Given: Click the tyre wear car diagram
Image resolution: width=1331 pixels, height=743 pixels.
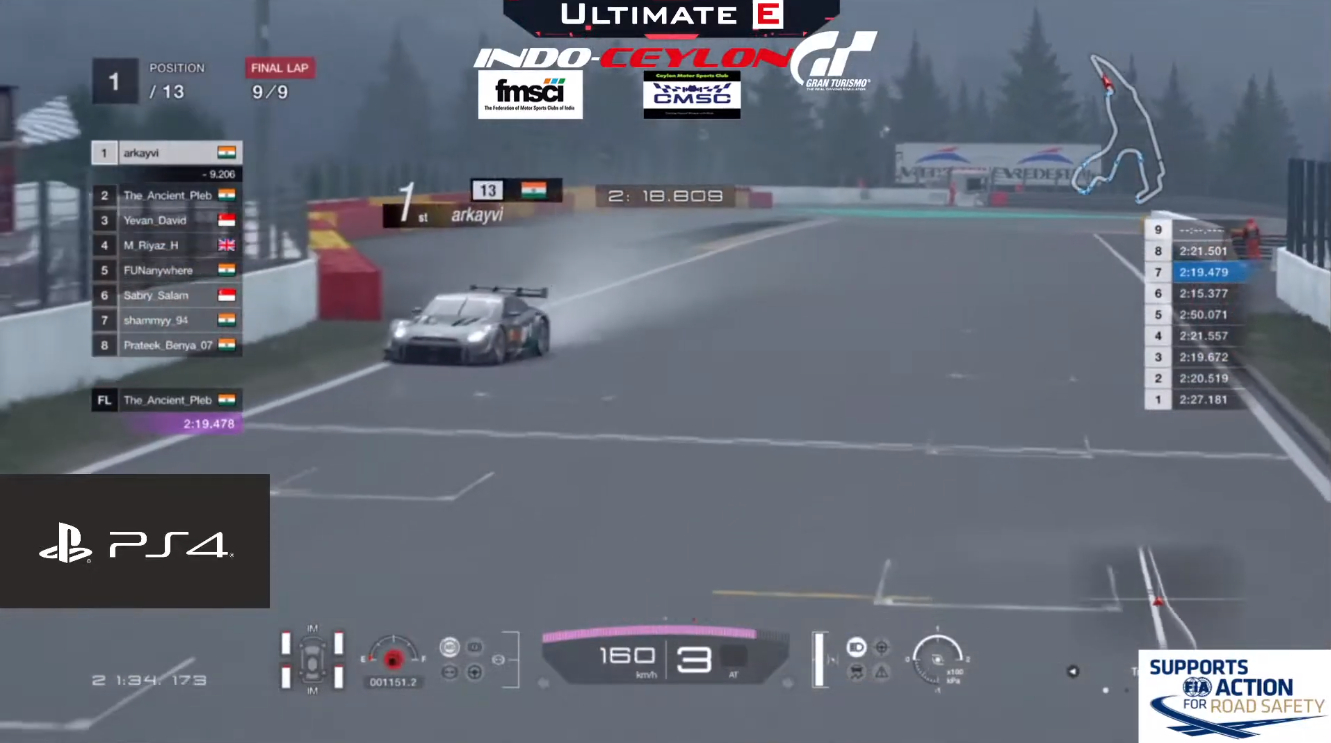Looking at the screenshot, I should (312, 658).
